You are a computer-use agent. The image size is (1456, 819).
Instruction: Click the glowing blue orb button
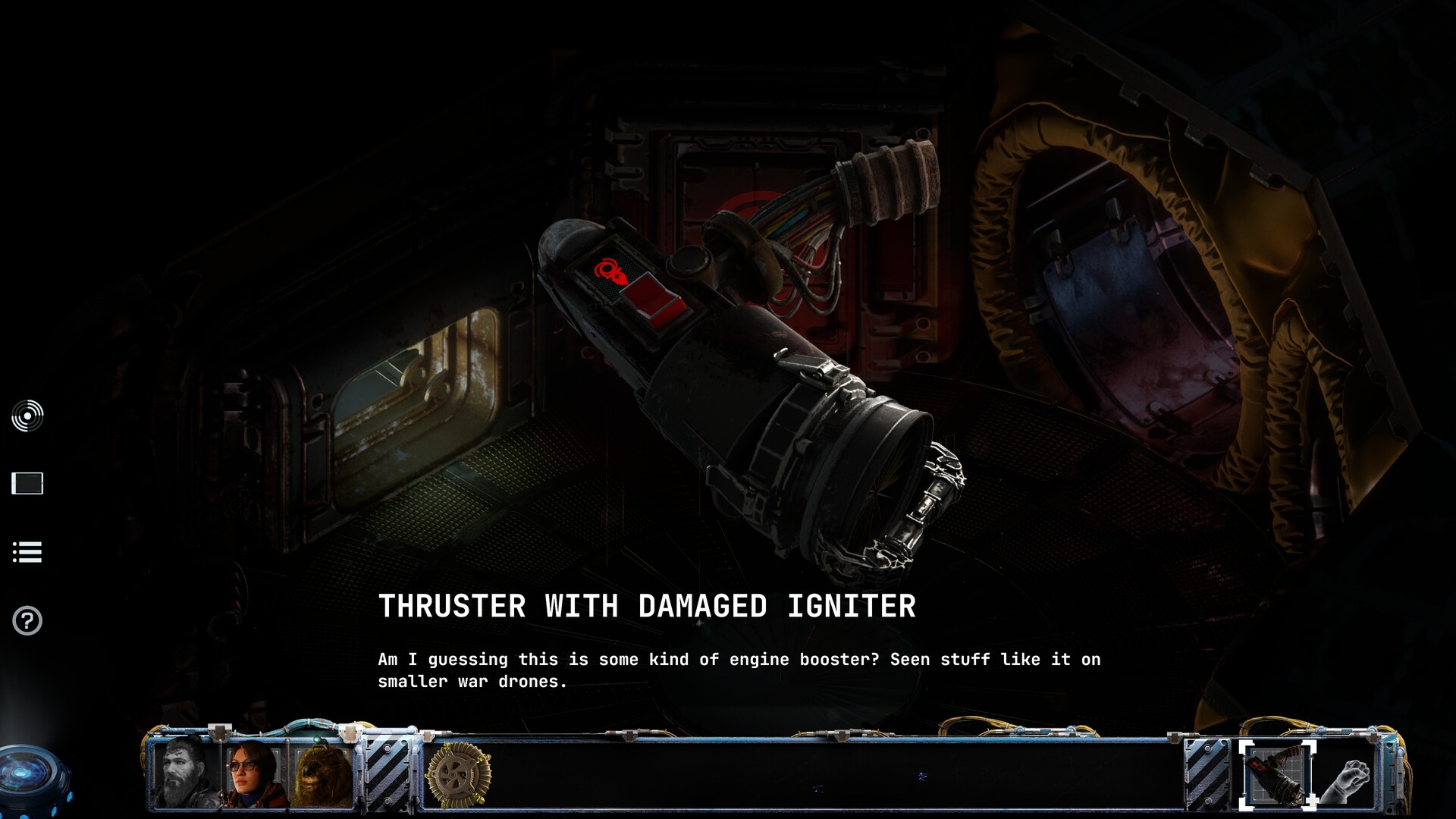tap(30, 777)
